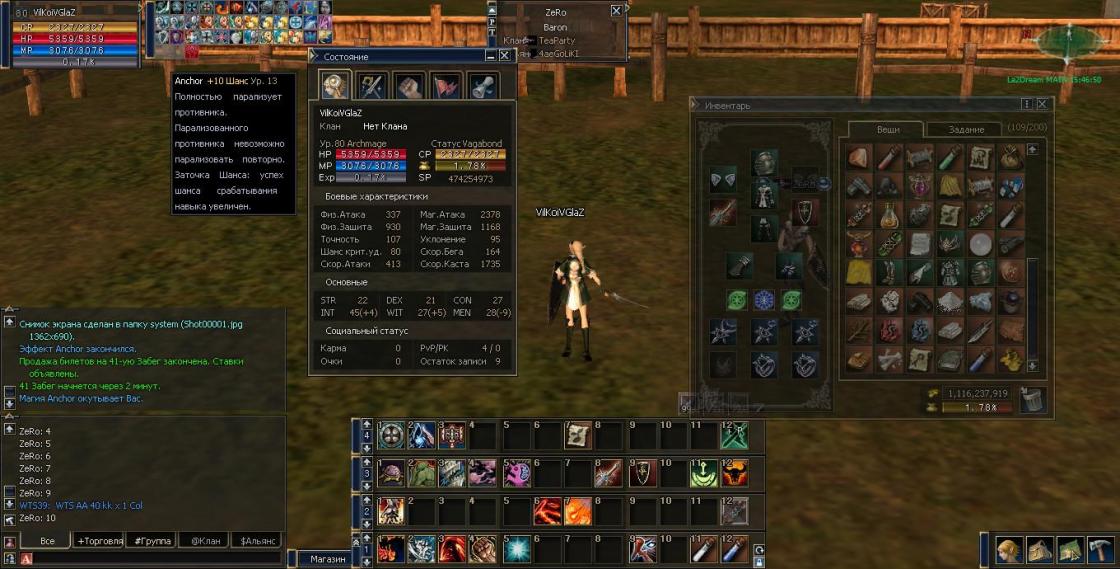Viewport: 1120px width, 569px height.
Task: Select the Все all-chat tab
Action: pyautogui.click(x=46, y=540)
